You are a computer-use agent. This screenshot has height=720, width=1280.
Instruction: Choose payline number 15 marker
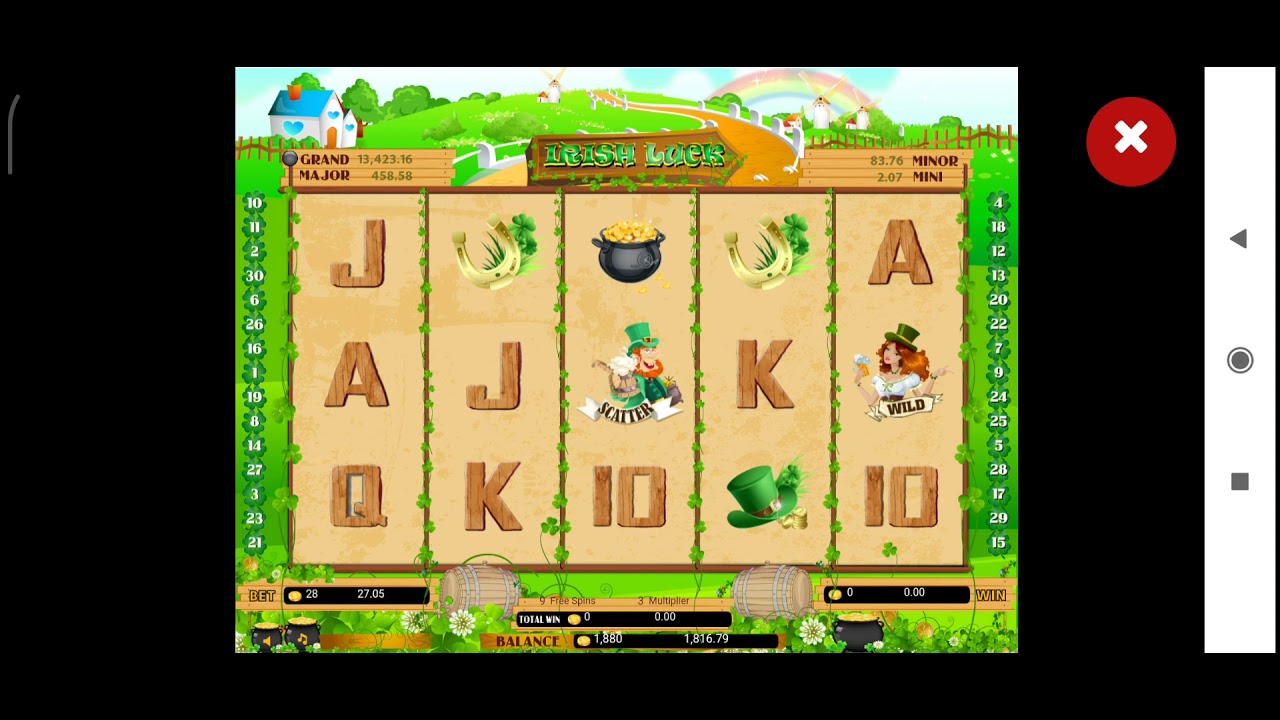click(x=997, y=543)
